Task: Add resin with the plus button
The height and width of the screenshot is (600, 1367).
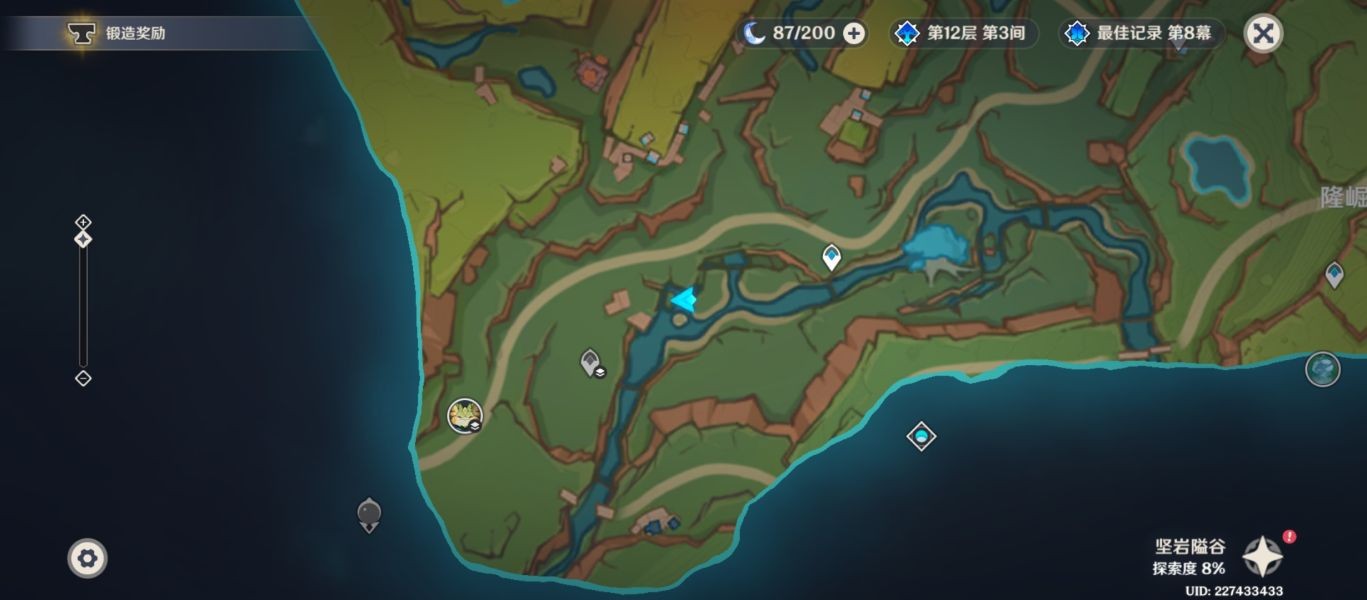Action: (854, 33)
